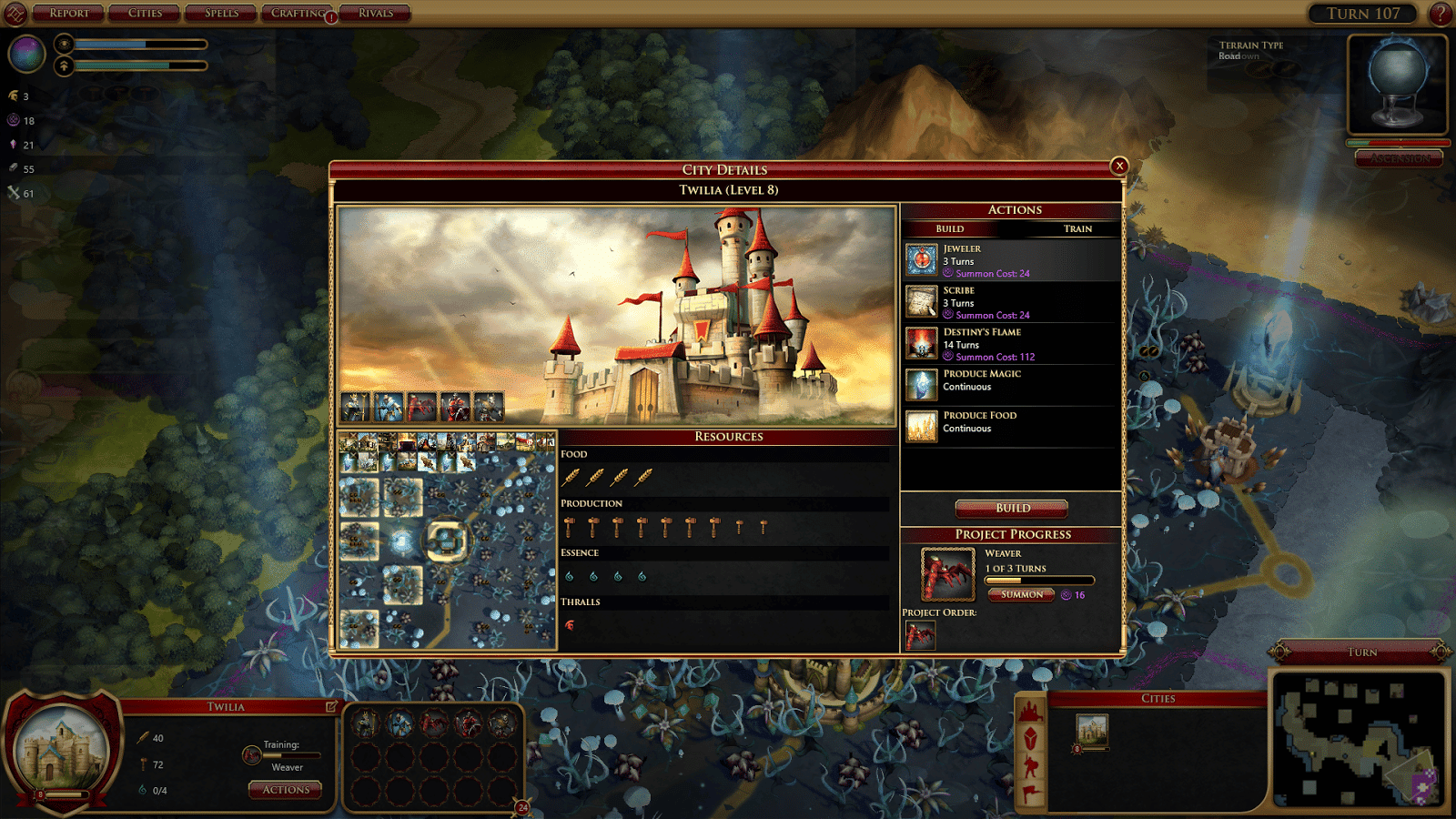Image resolution: width=1456 pixels, height=819 pixels.
Task: Summon the Weaver project now
Action: (1021, 595)
